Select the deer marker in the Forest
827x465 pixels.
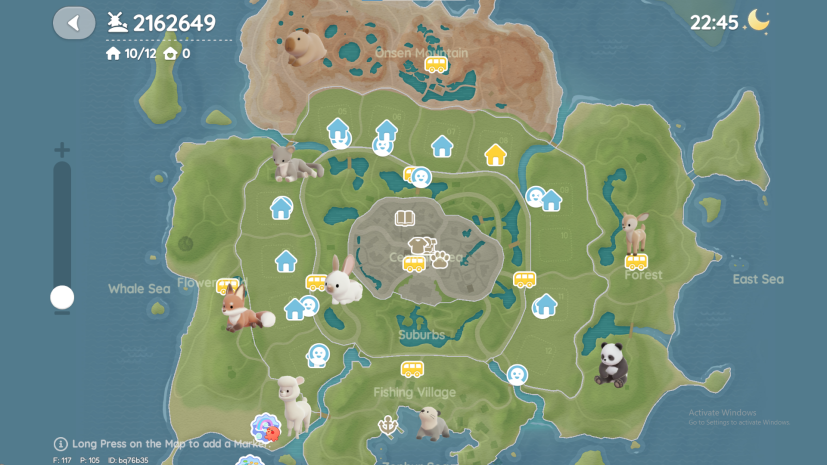pos(634,232)
